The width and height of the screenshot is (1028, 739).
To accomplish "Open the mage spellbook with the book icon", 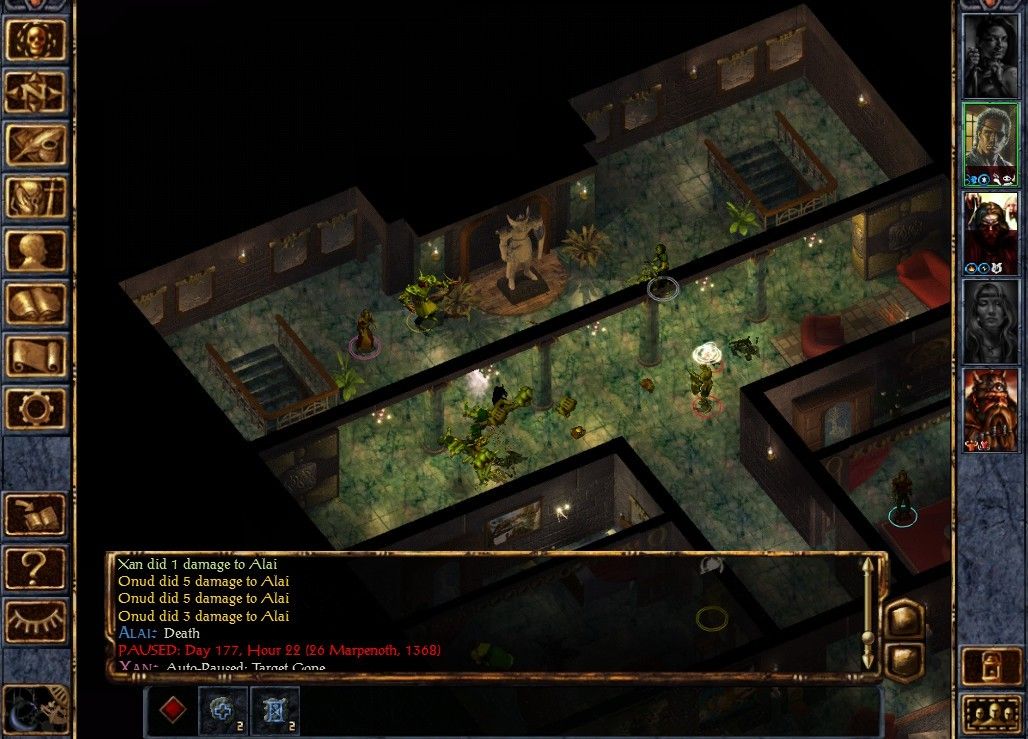I will click(36, 304).
